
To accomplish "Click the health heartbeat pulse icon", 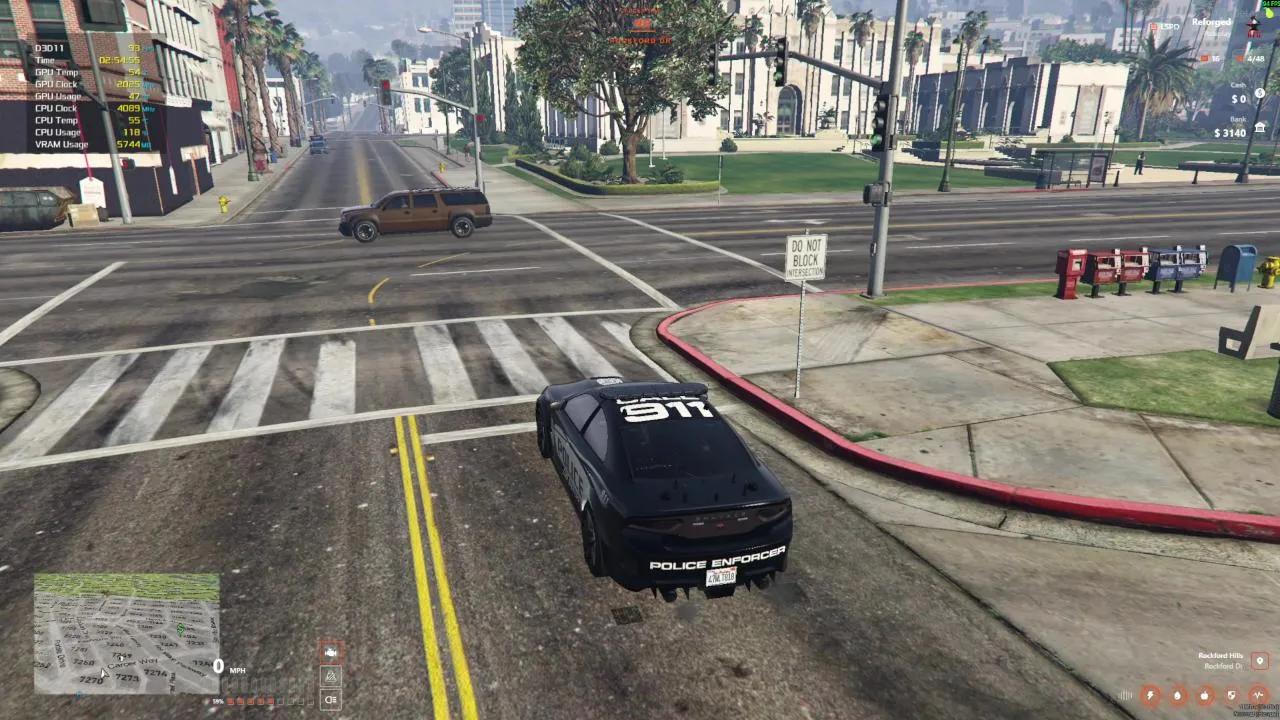I will (x=1258, y=694).
